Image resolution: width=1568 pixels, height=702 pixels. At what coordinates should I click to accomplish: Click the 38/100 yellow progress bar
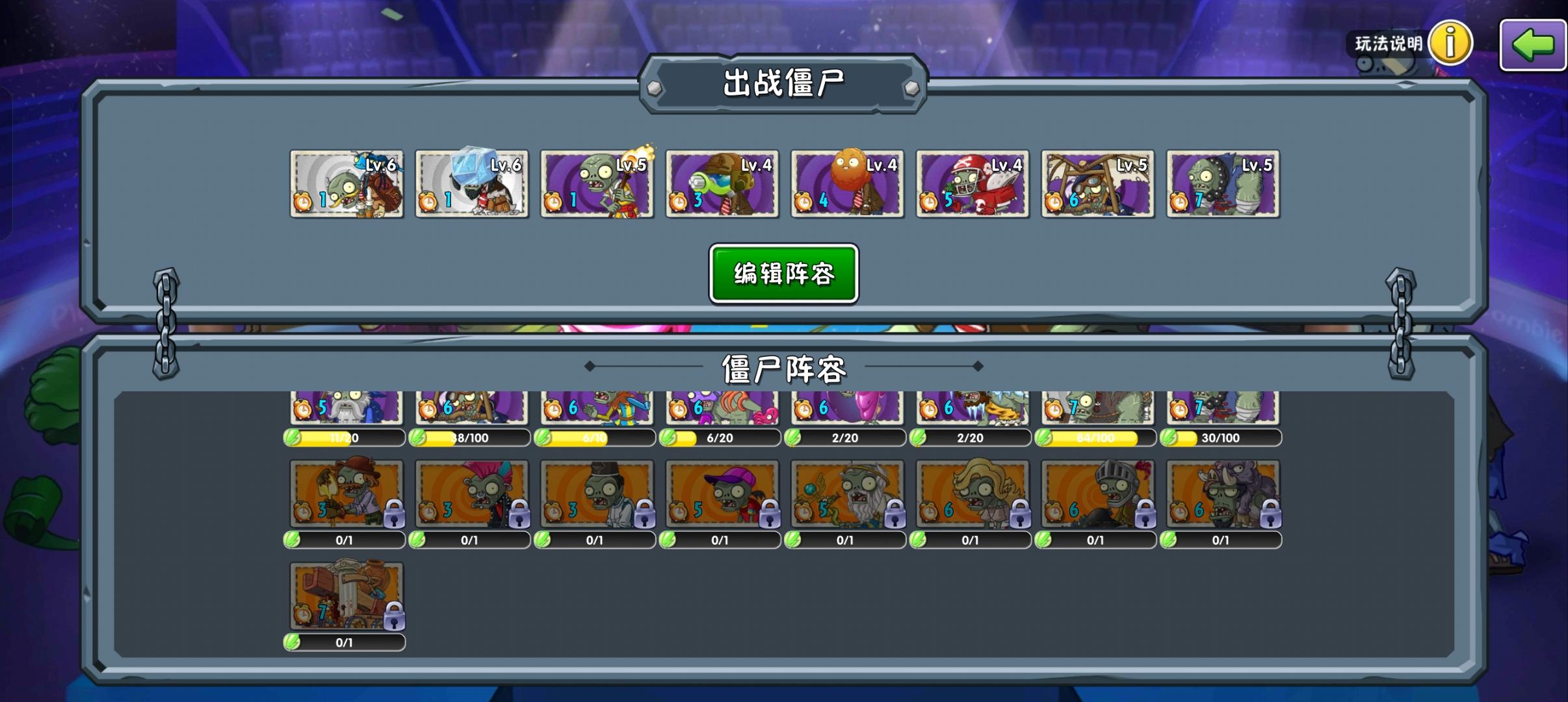tap(471, 437)
